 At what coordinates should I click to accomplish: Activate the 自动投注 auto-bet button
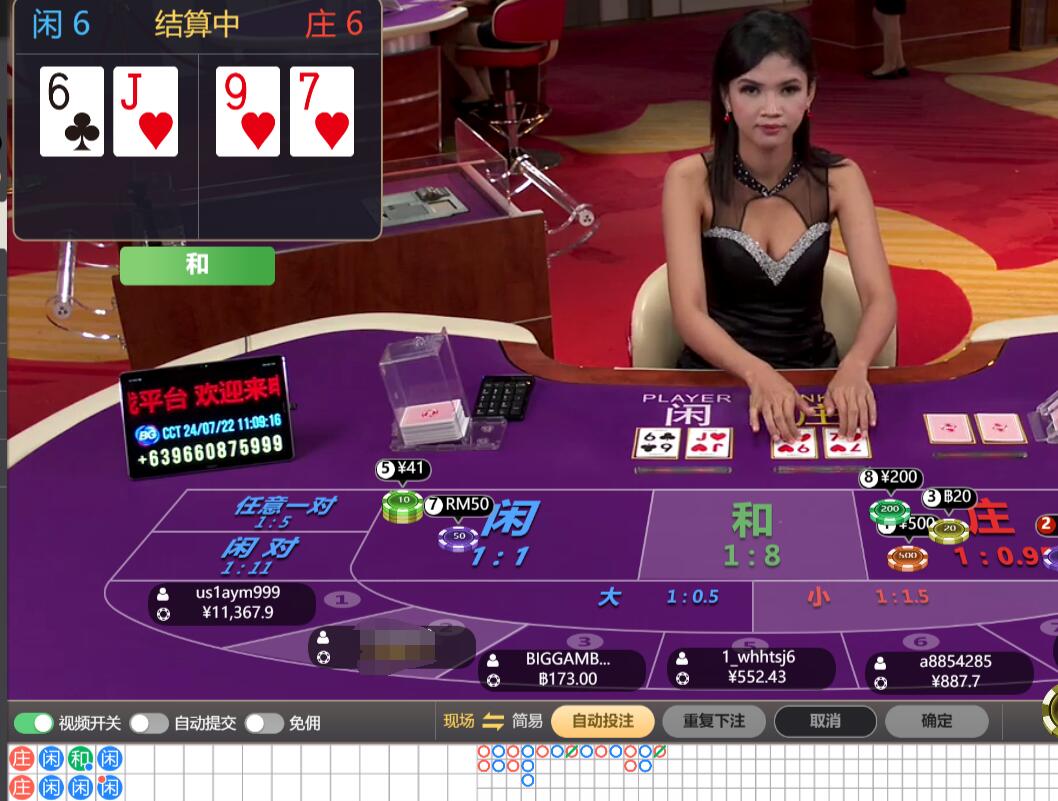coord(603,721)
